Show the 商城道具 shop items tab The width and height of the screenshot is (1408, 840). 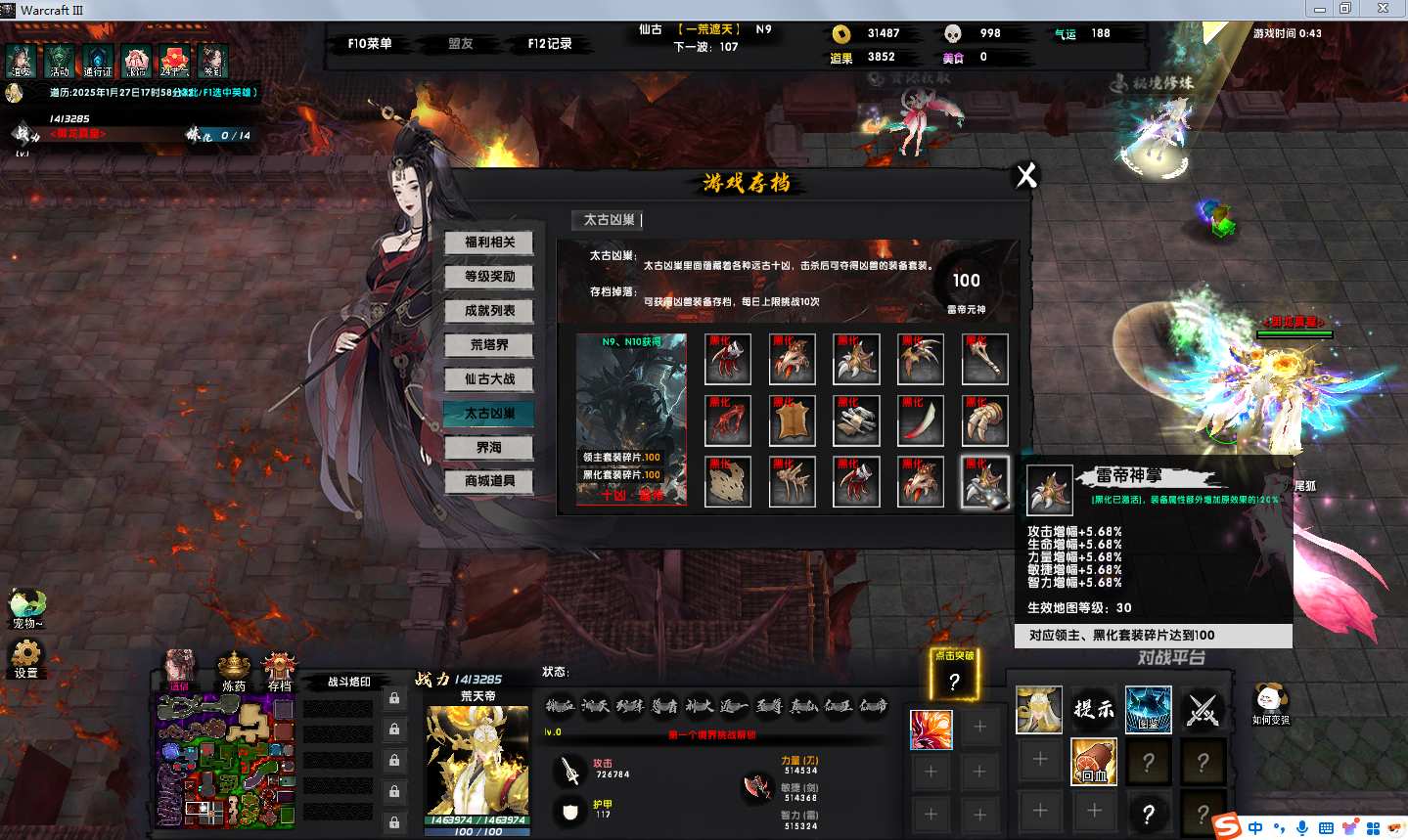click(x=489, y=481)
